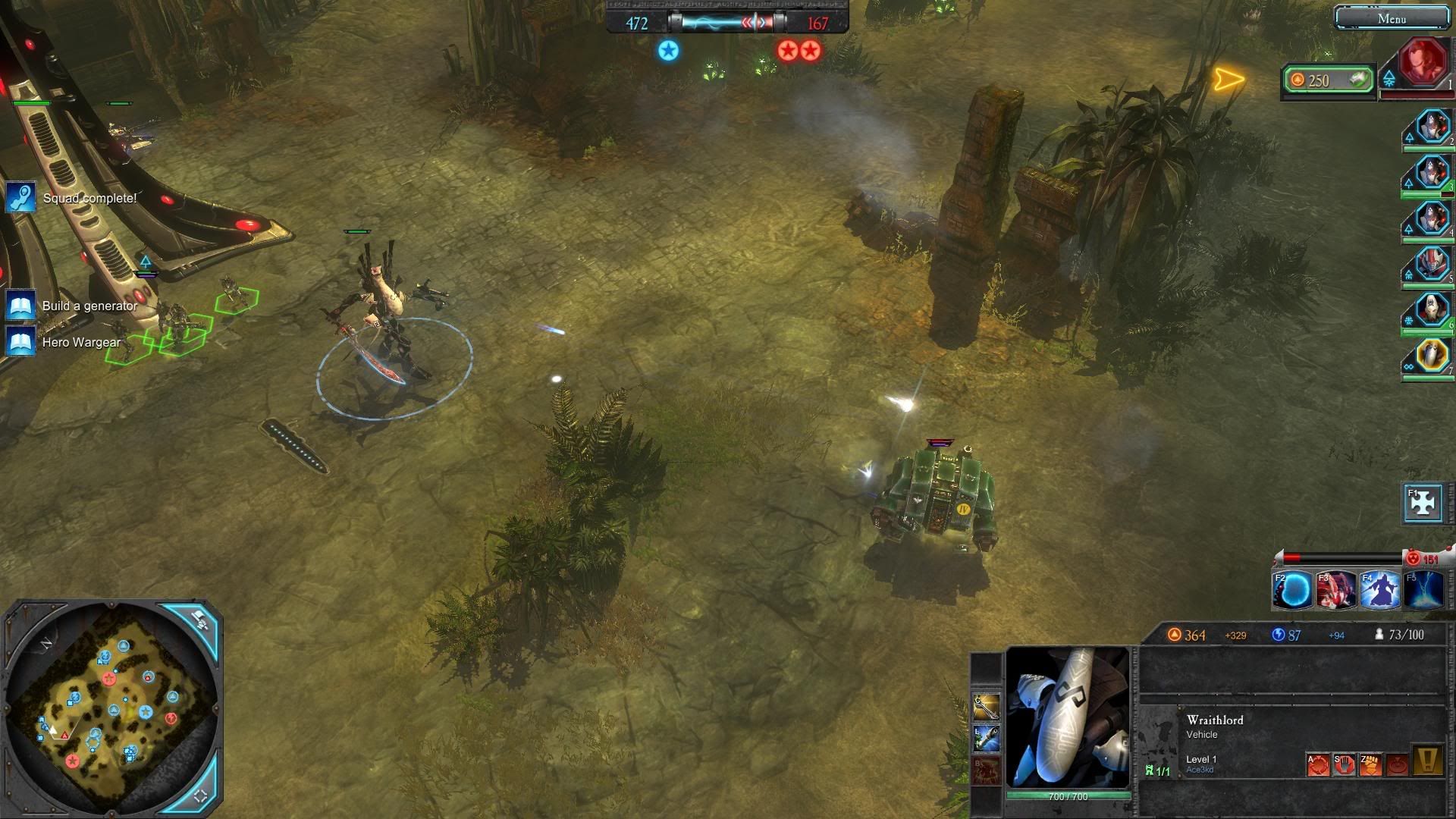Activate the F5 lightning storm ability
The width and height of the screenshot is (1456, 819).
point(1423,591)
